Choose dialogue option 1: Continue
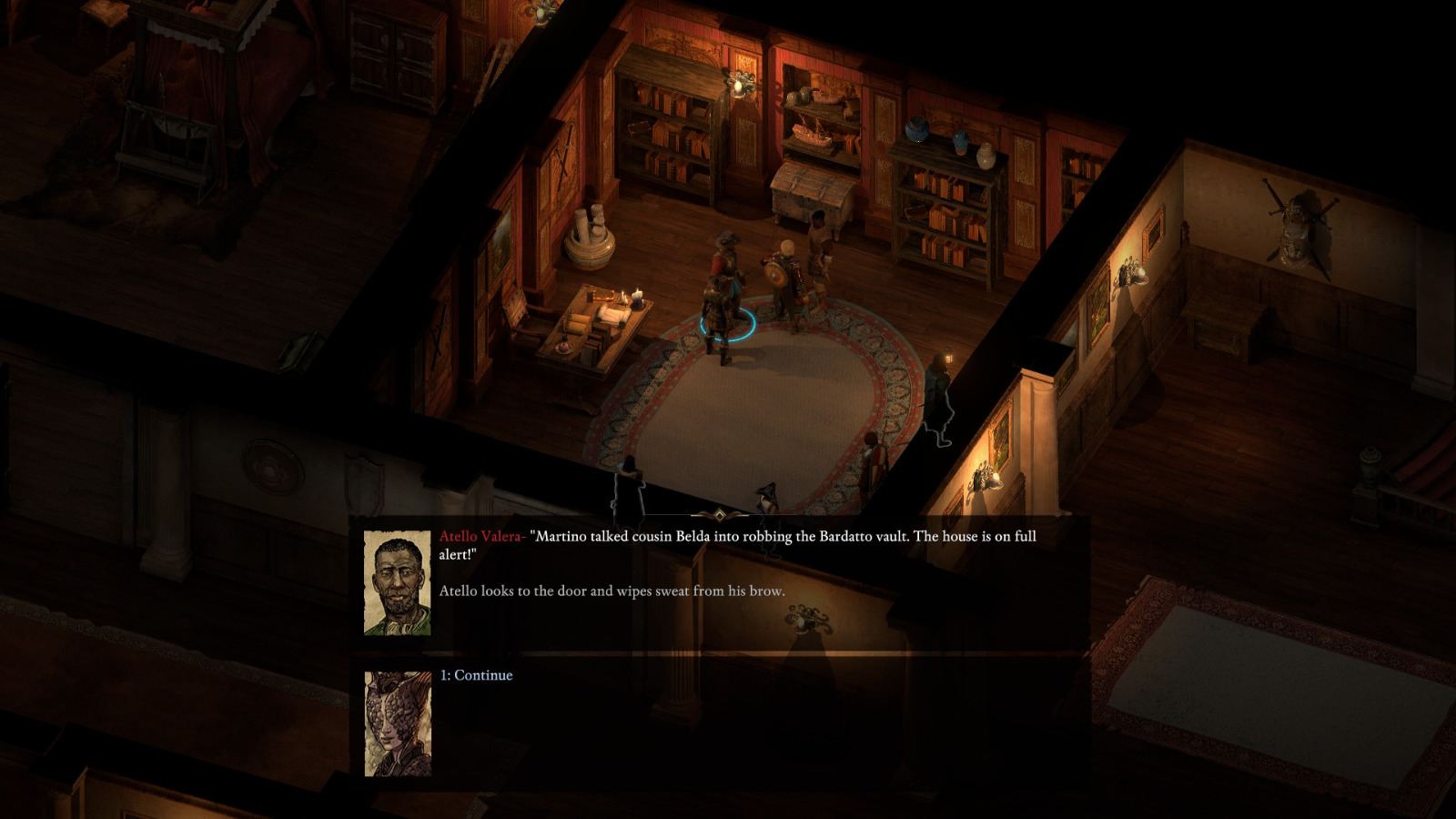Viewport: 1456px width, 819px height. click(476, 675)
